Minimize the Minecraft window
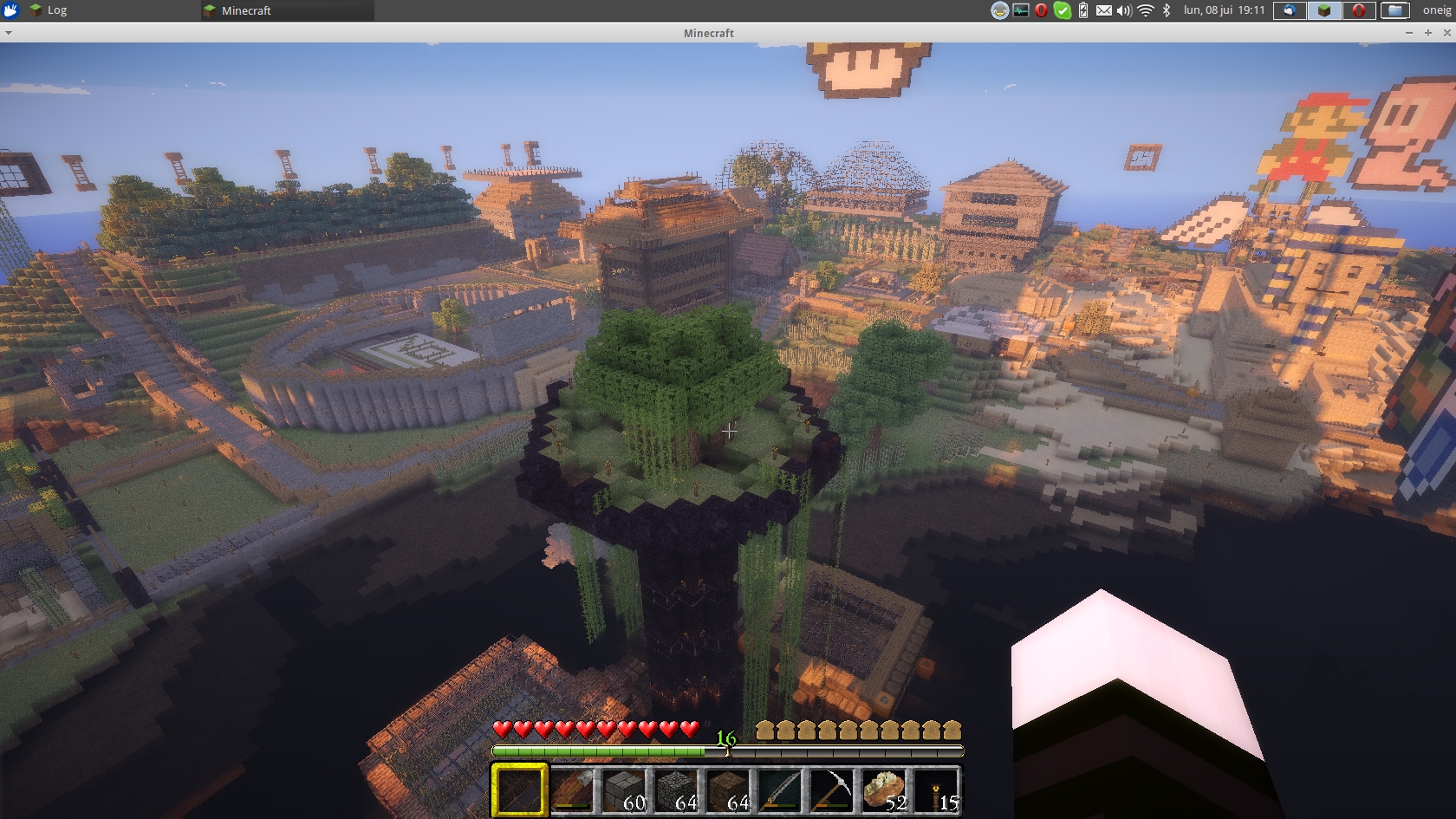 coord(1409,33)
